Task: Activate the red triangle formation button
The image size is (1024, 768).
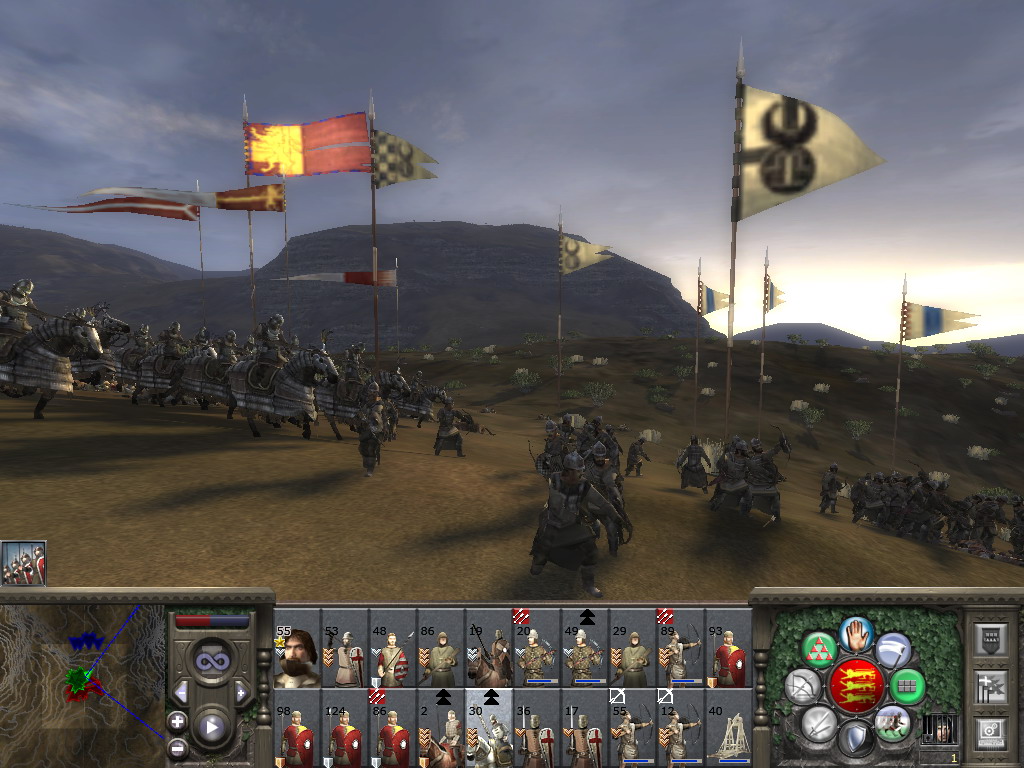Action: coord(820,650)
